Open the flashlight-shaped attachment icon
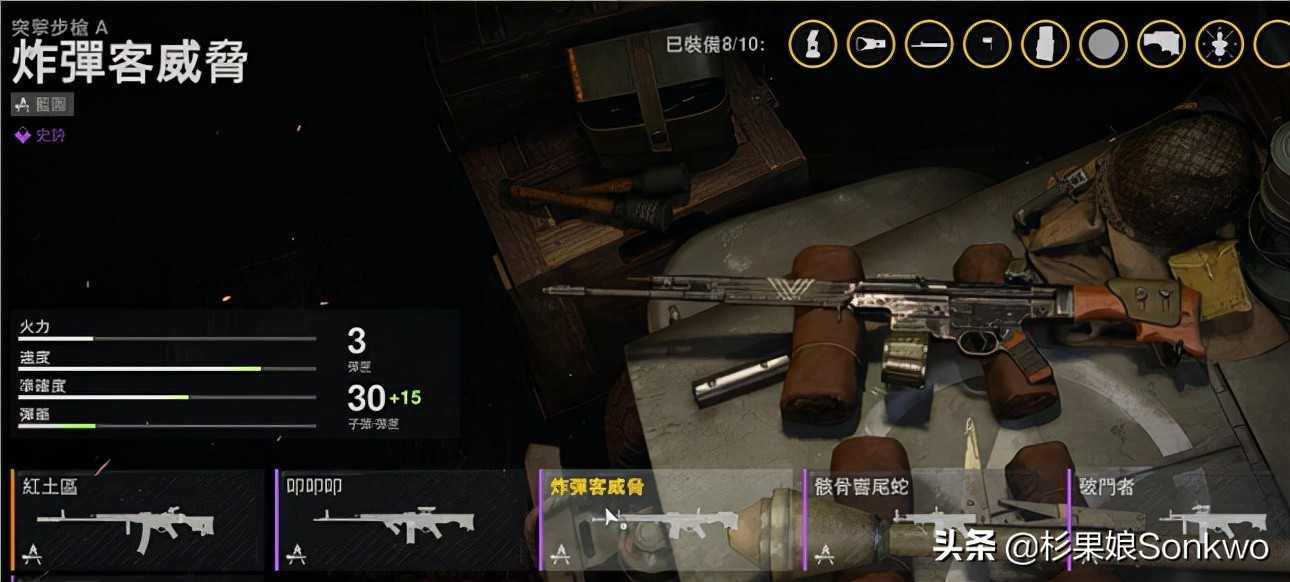Screen dimensions: 1290x582 pyautogui.click(x=871, y=44)
